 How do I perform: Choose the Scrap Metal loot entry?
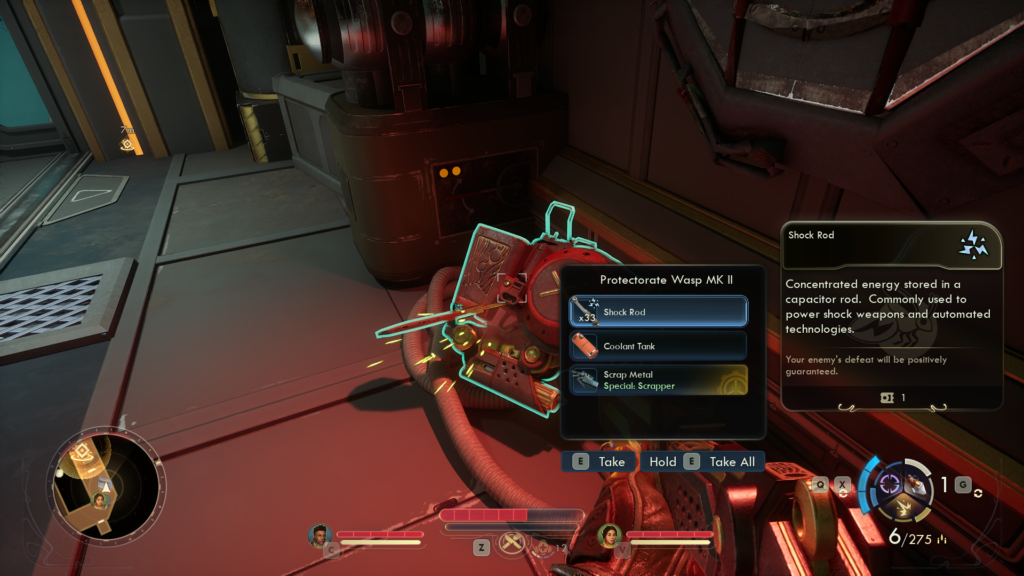658,380
